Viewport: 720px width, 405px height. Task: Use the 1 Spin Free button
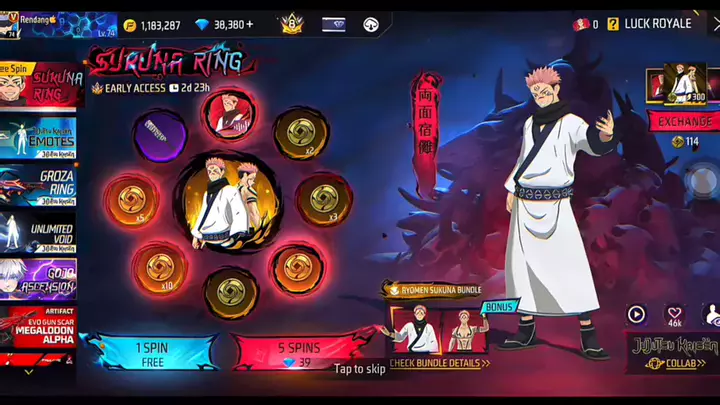pos(151,351)
